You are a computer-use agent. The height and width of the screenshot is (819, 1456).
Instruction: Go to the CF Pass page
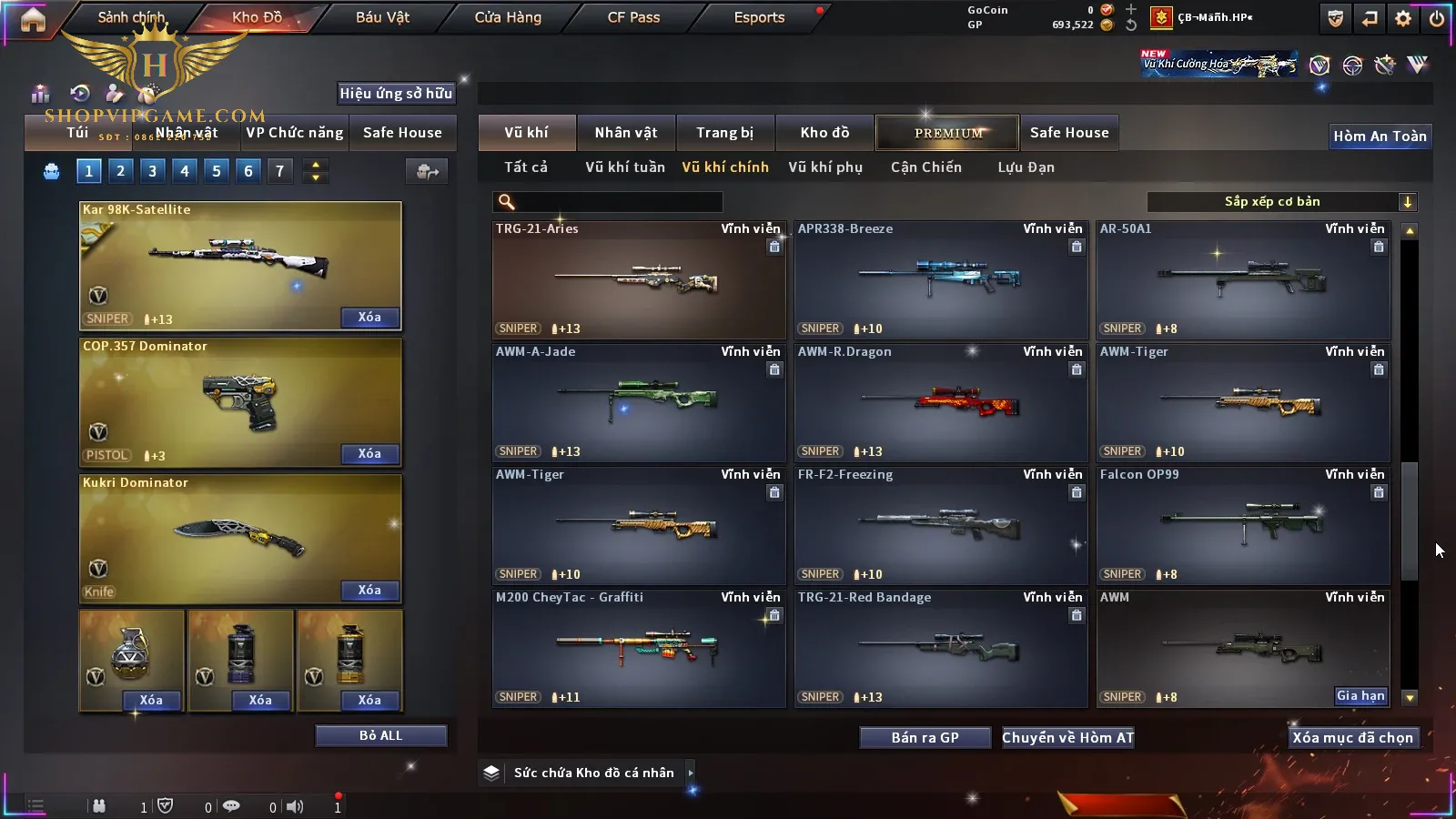[x=633, y=17]
